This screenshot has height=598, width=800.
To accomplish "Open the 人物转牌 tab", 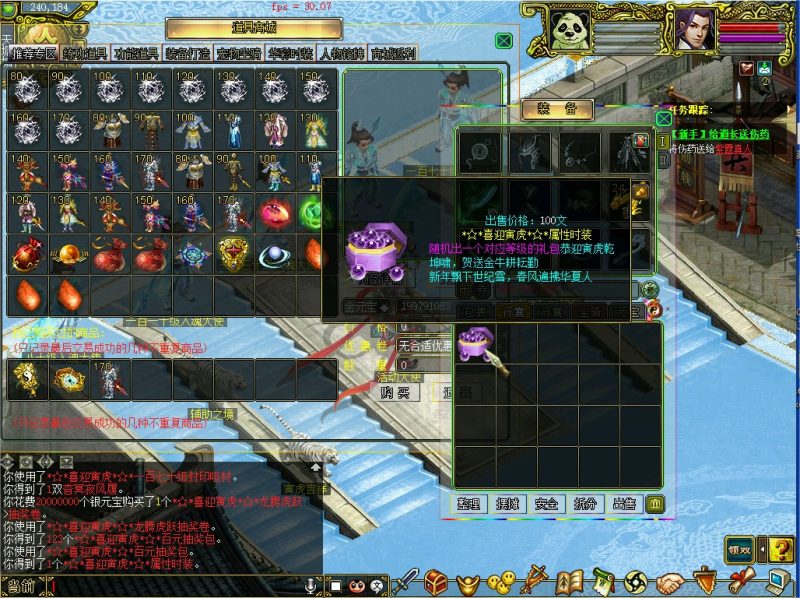I will pos(342,53).
